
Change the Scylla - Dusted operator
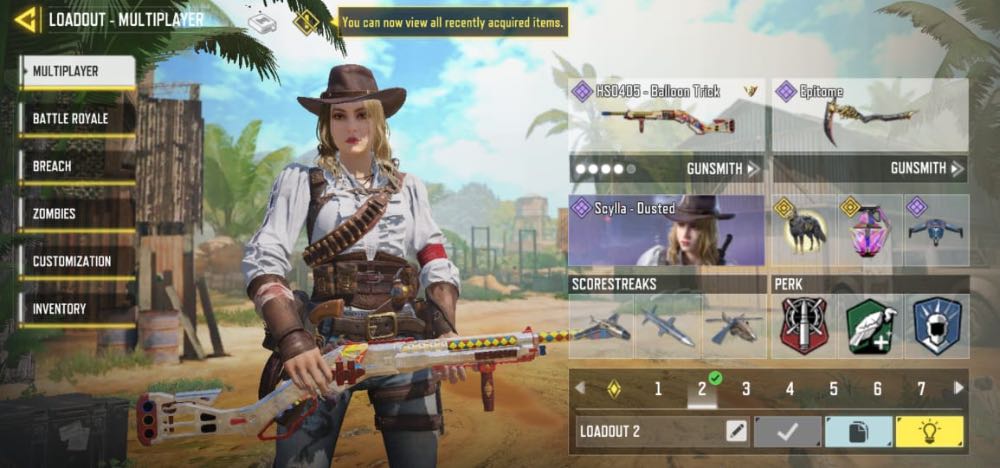click(666, 230)
